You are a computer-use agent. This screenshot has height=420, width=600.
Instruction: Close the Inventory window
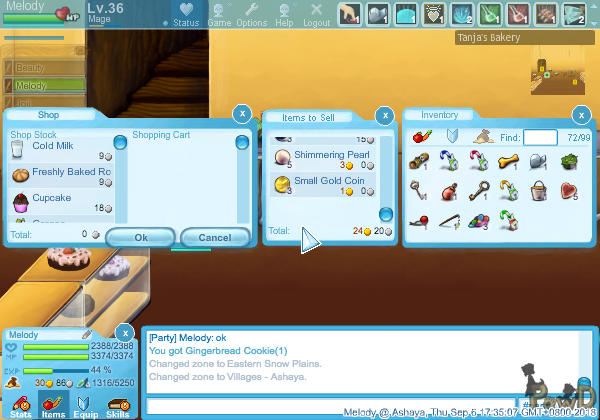click(581, 114)
